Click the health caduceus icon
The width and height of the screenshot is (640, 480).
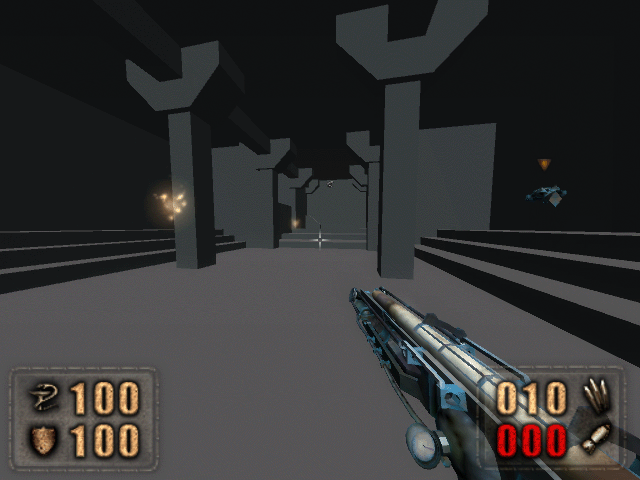click(42, 399)
